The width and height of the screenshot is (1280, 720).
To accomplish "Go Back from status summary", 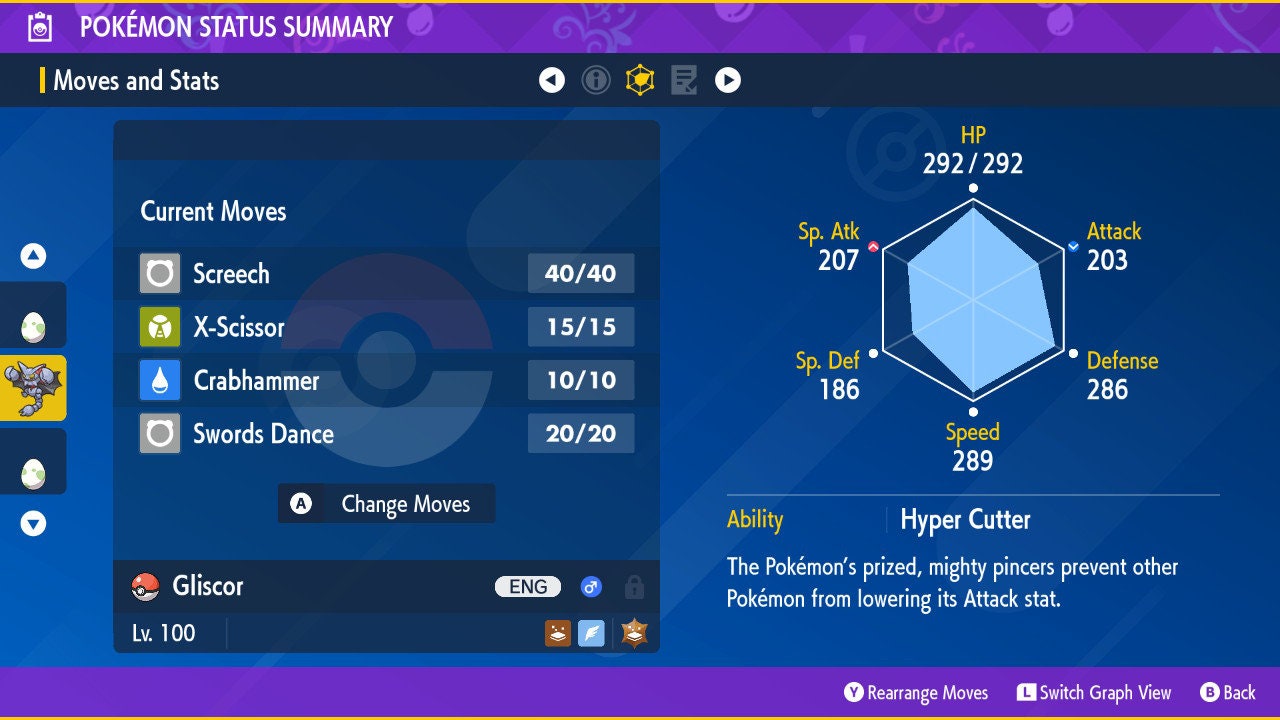I will pyautogui.click(x=1228, y=693).
